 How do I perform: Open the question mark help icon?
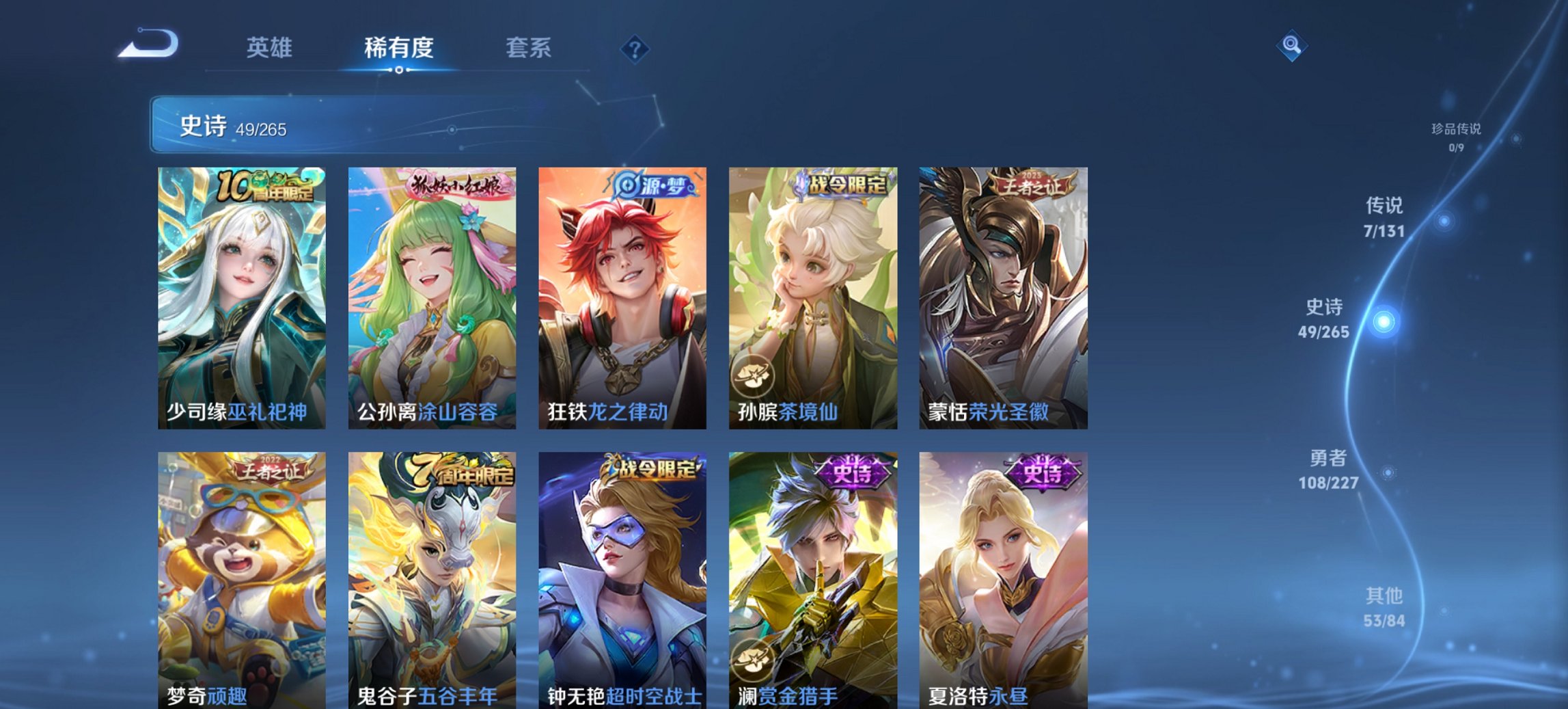[x=633, y=48]
